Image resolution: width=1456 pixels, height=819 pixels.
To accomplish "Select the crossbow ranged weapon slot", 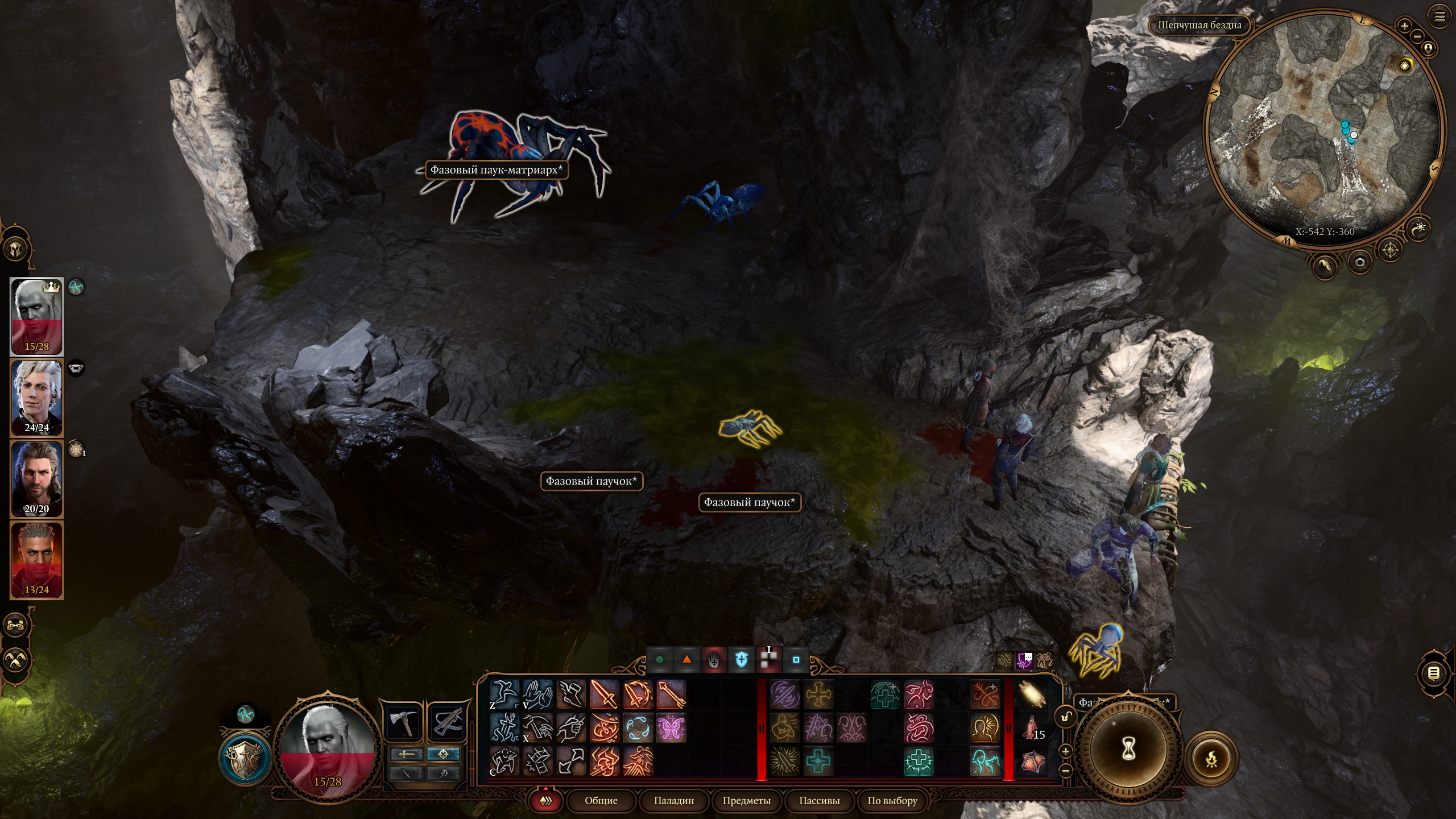I will [446, 722].
